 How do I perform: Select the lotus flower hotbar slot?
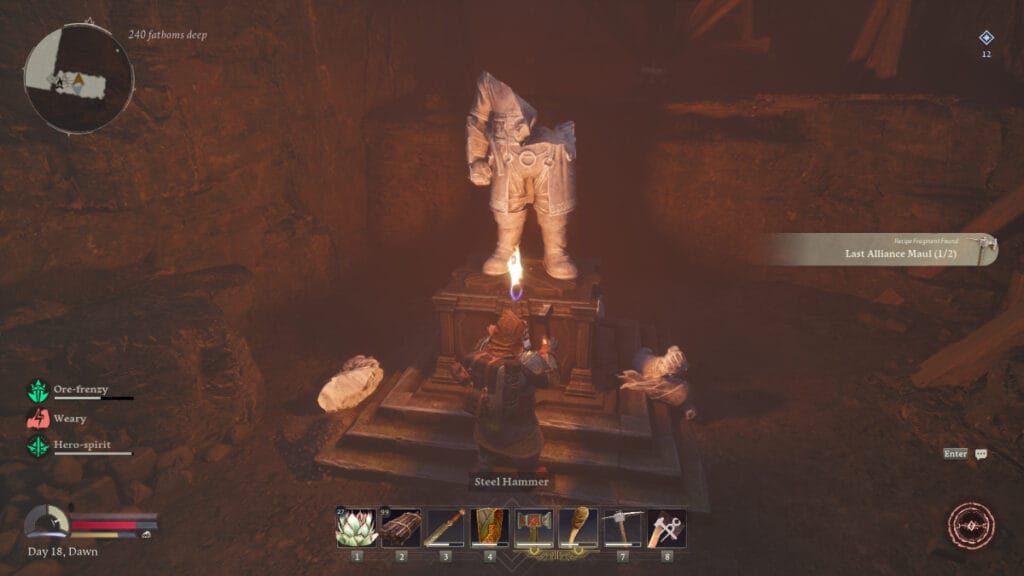(357, 527)
